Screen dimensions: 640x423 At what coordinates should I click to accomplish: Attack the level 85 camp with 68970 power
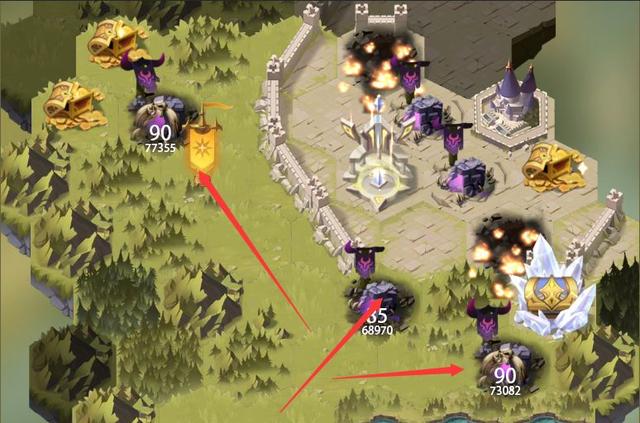click(x=376, y=302)
